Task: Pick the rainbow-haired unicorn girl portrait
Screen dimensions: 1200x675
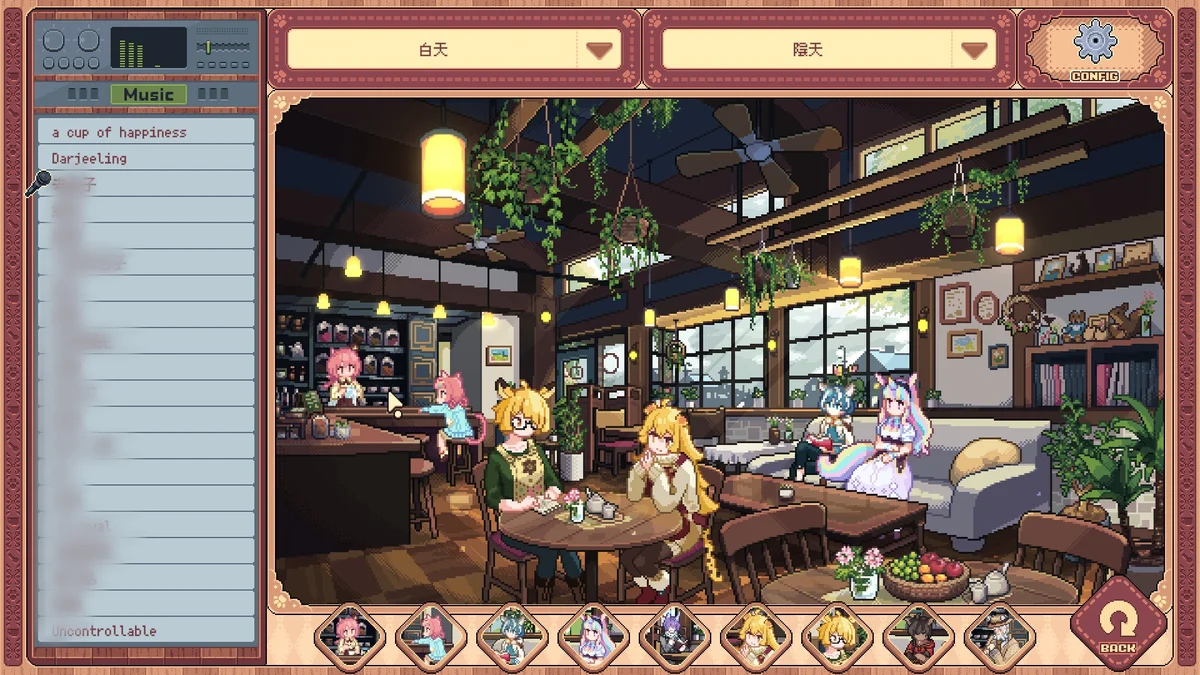Action: (x=593, y=637)
